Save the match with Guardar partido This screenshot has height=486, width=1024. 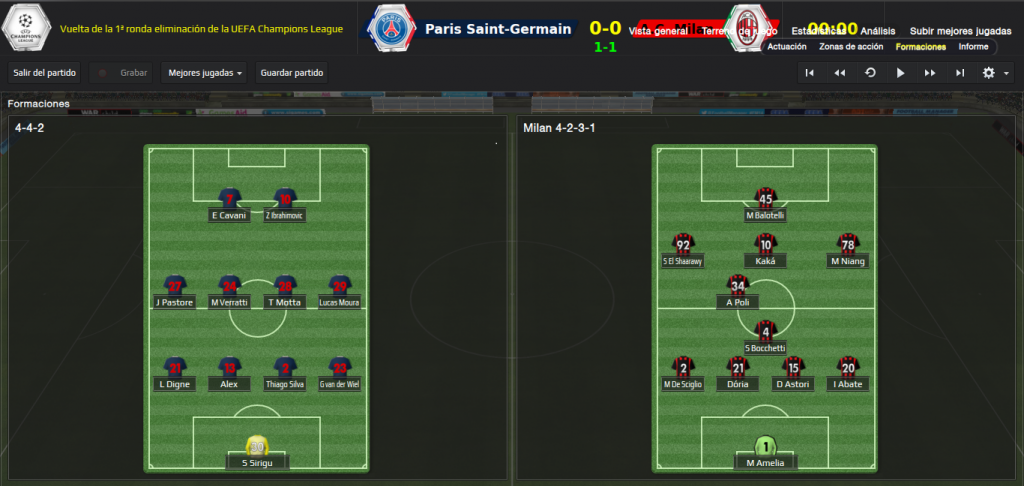(291, 72)
